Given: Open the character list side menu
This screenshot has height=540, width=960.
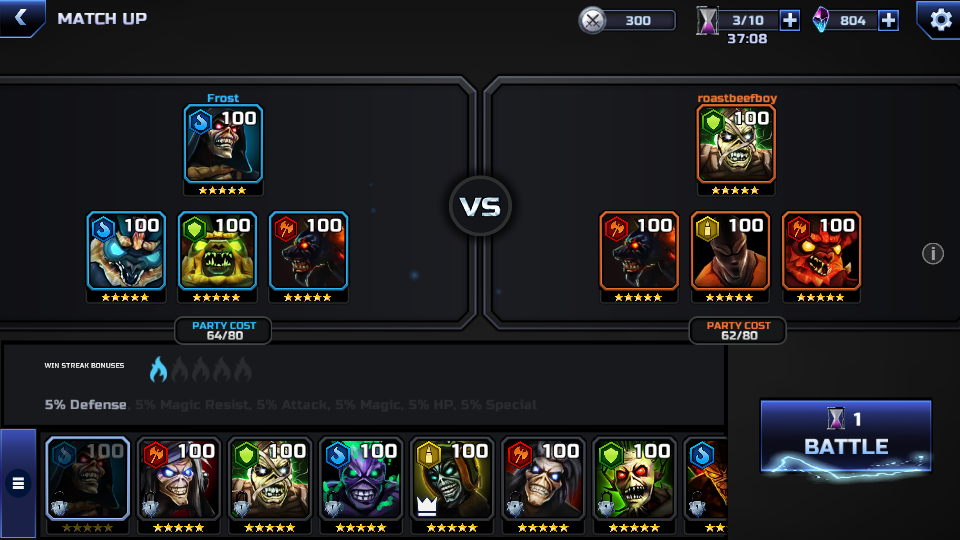Looking at the screenshot, I should tap(18, 484).
